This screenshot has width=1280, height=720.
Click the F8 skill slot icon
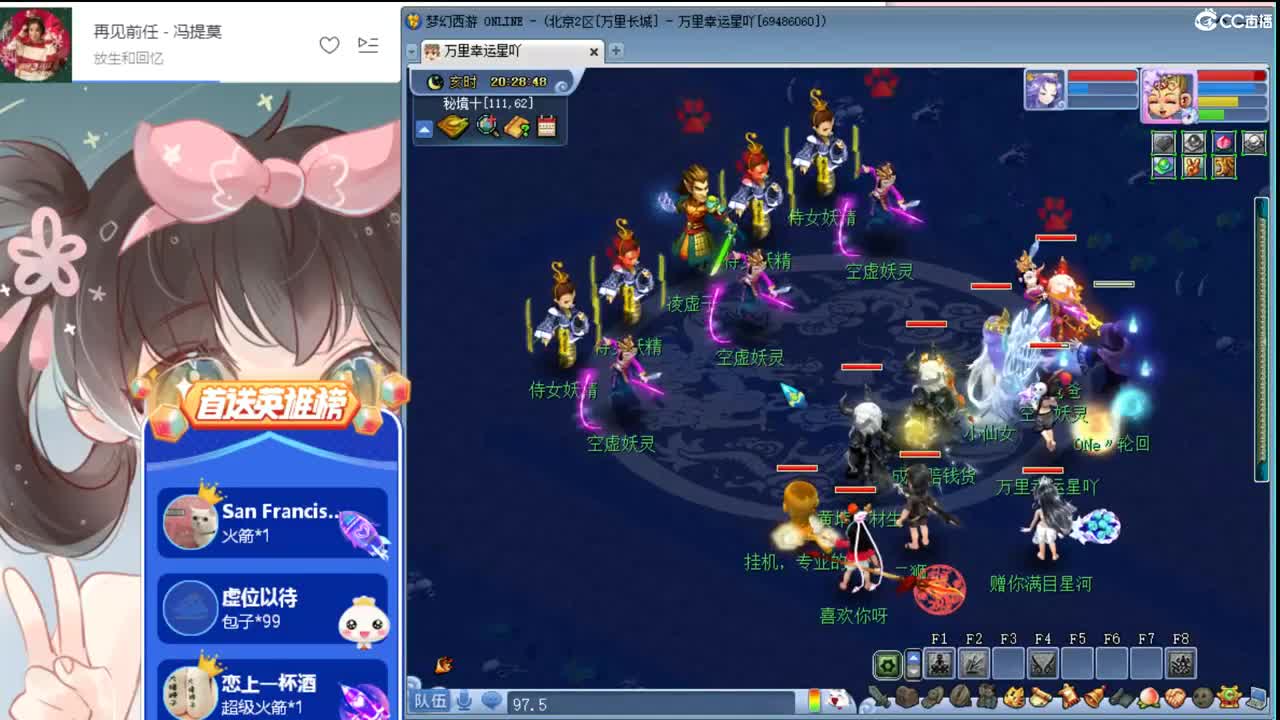point(1180,663)
